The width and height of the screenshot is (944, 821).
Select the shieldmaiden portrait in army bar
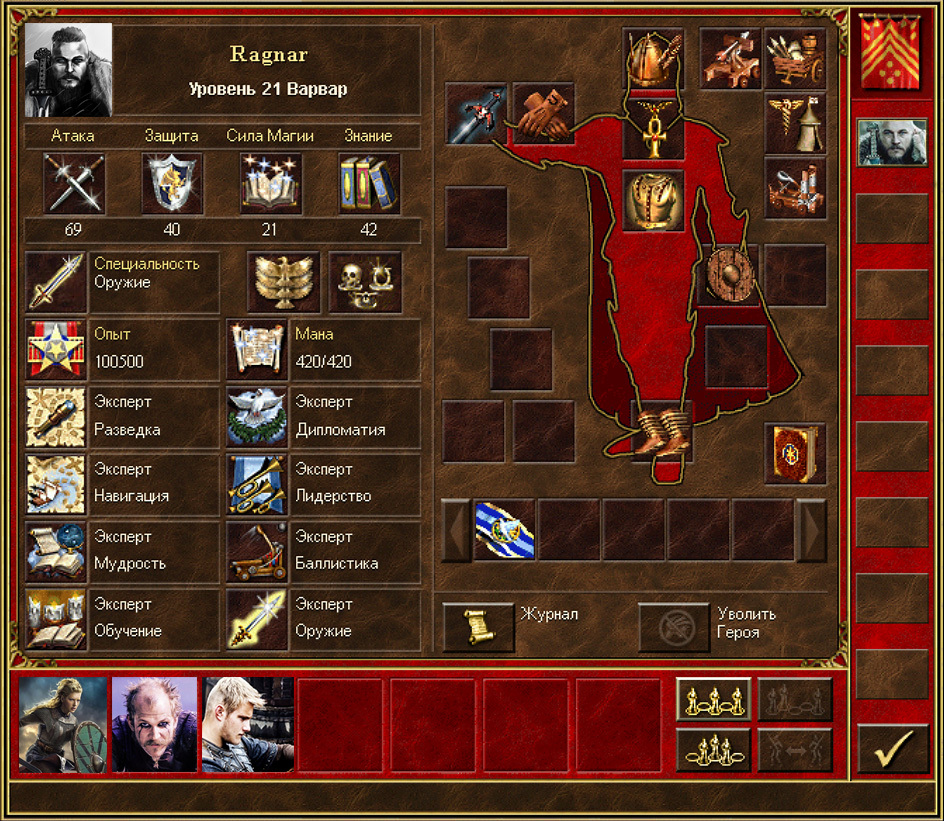63,725
